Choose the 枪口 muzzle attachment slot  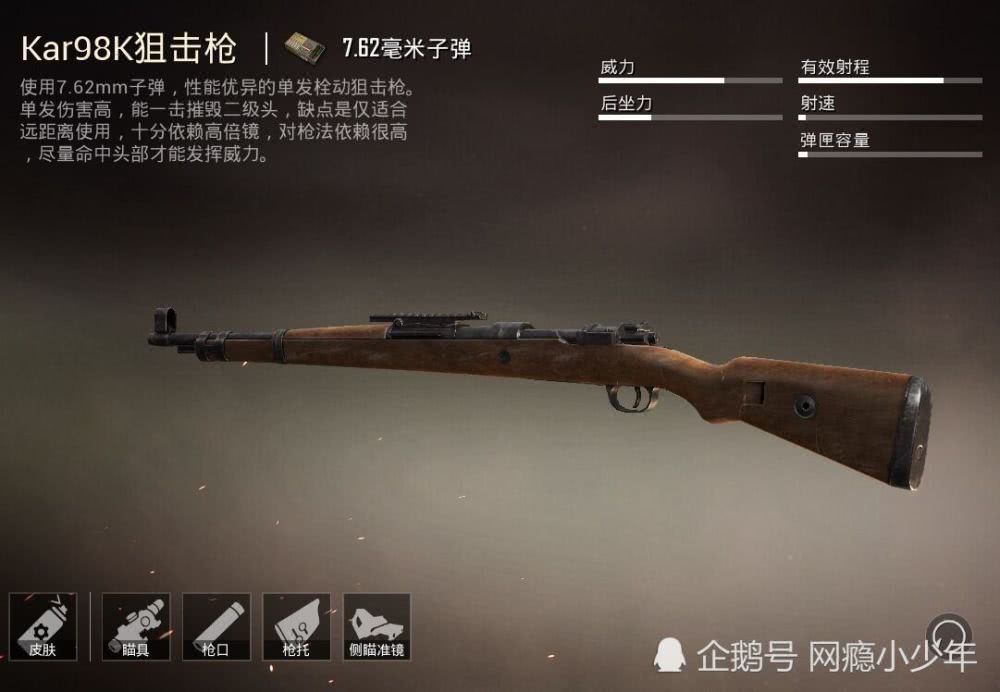click(x=216, y=627)
